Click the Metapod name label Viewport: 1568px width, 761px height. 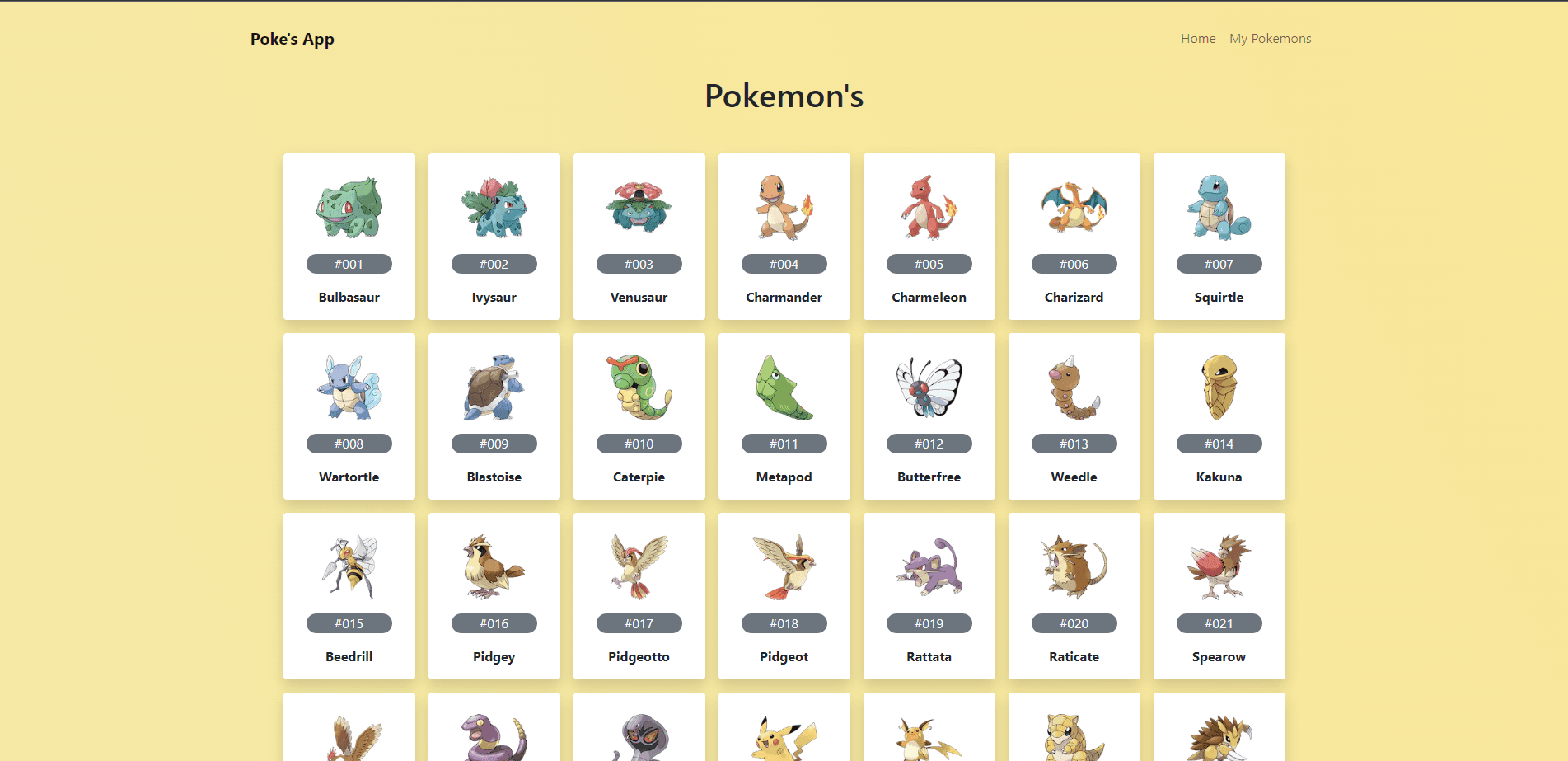click(x=784, y=477)
